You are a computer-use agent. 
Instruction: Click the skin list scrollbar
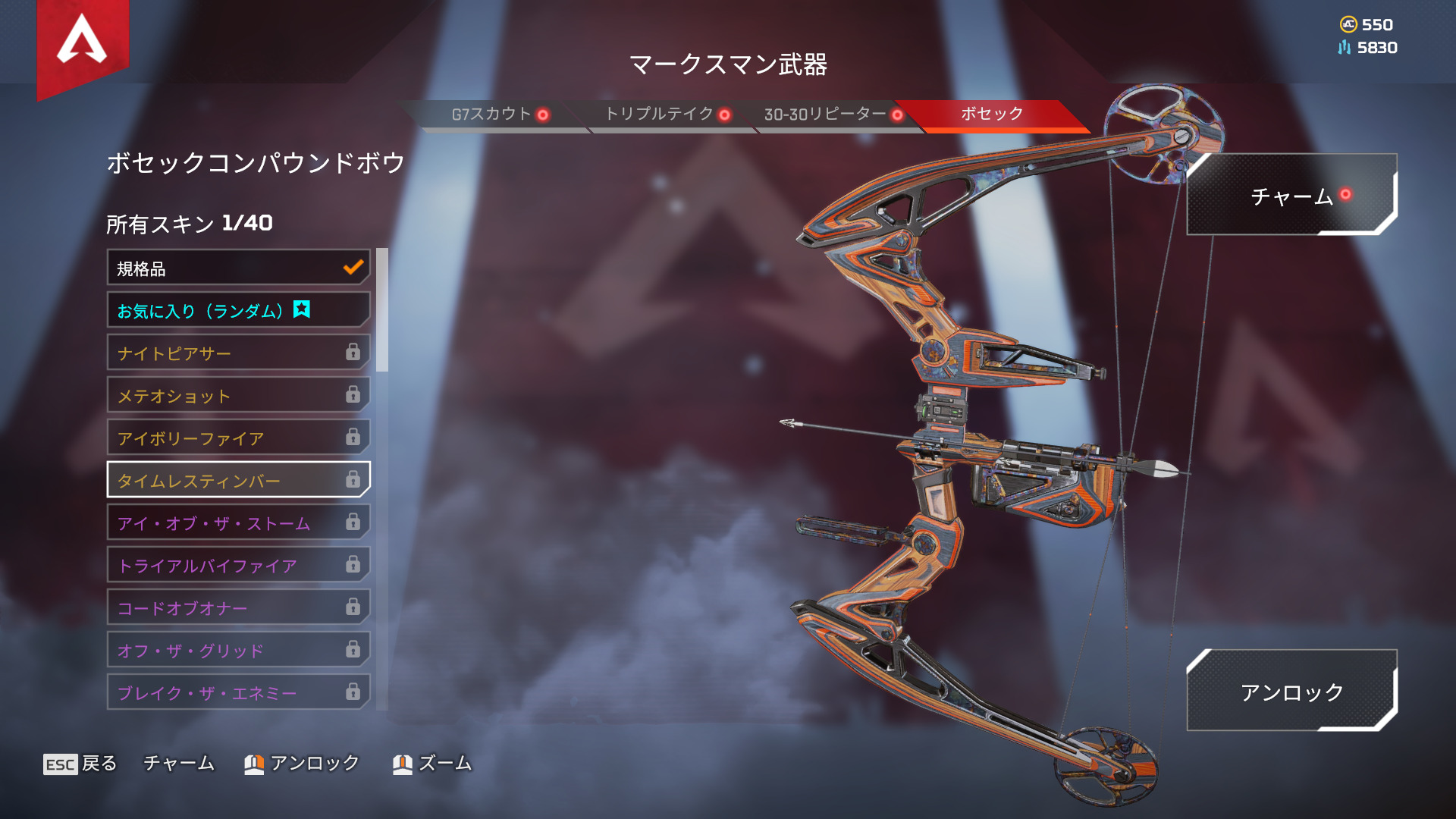382,310
